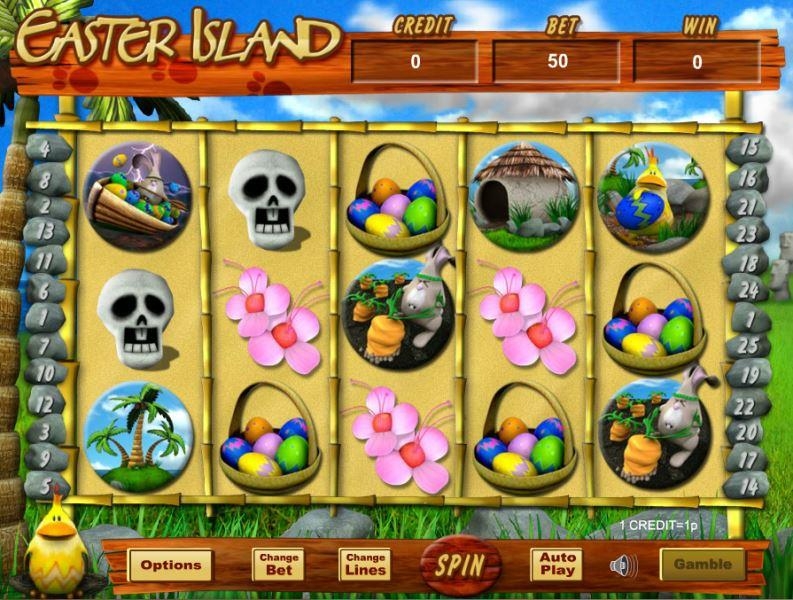Hit the SPIN button
Viewport: 793px width, 600px height.
460,564
